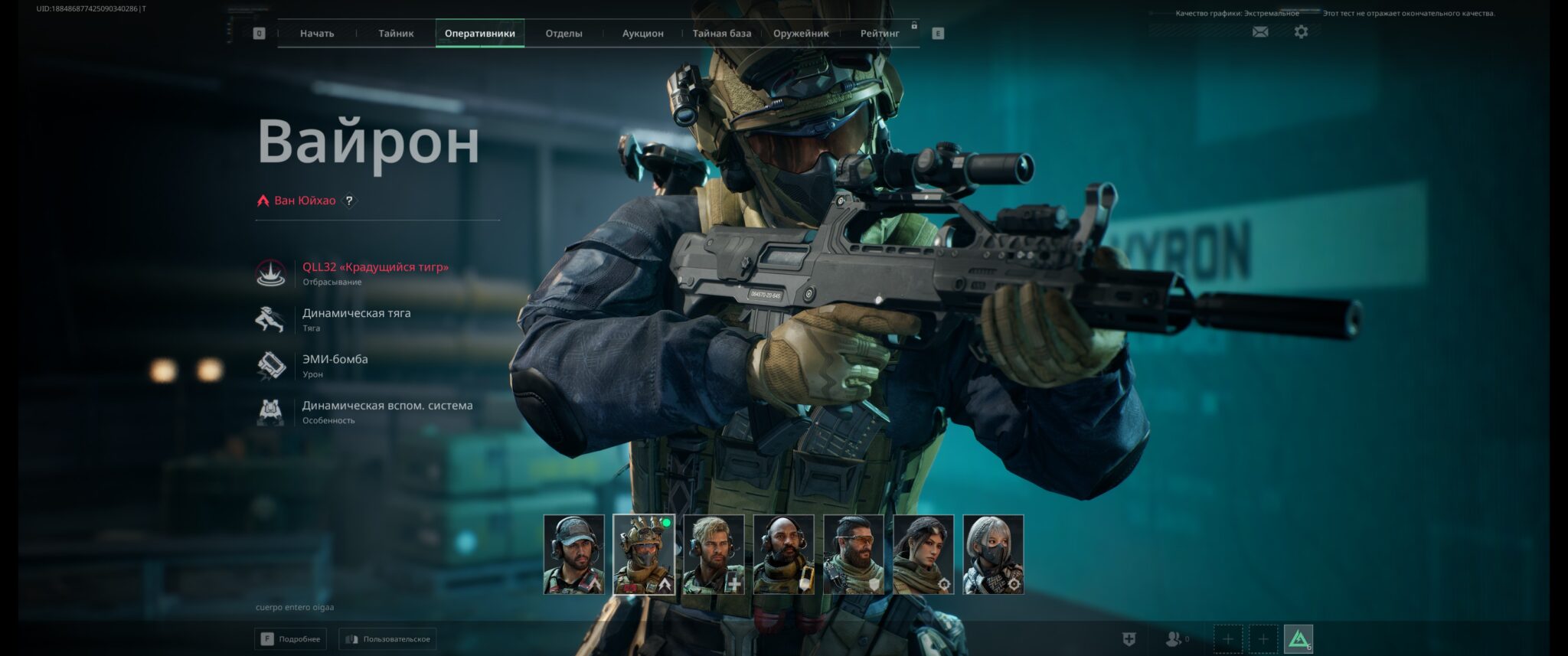Screen dimensions: 1568x656
Task: Click the red faction icon next to Ван Юйхао
Action: coord(263,201)
